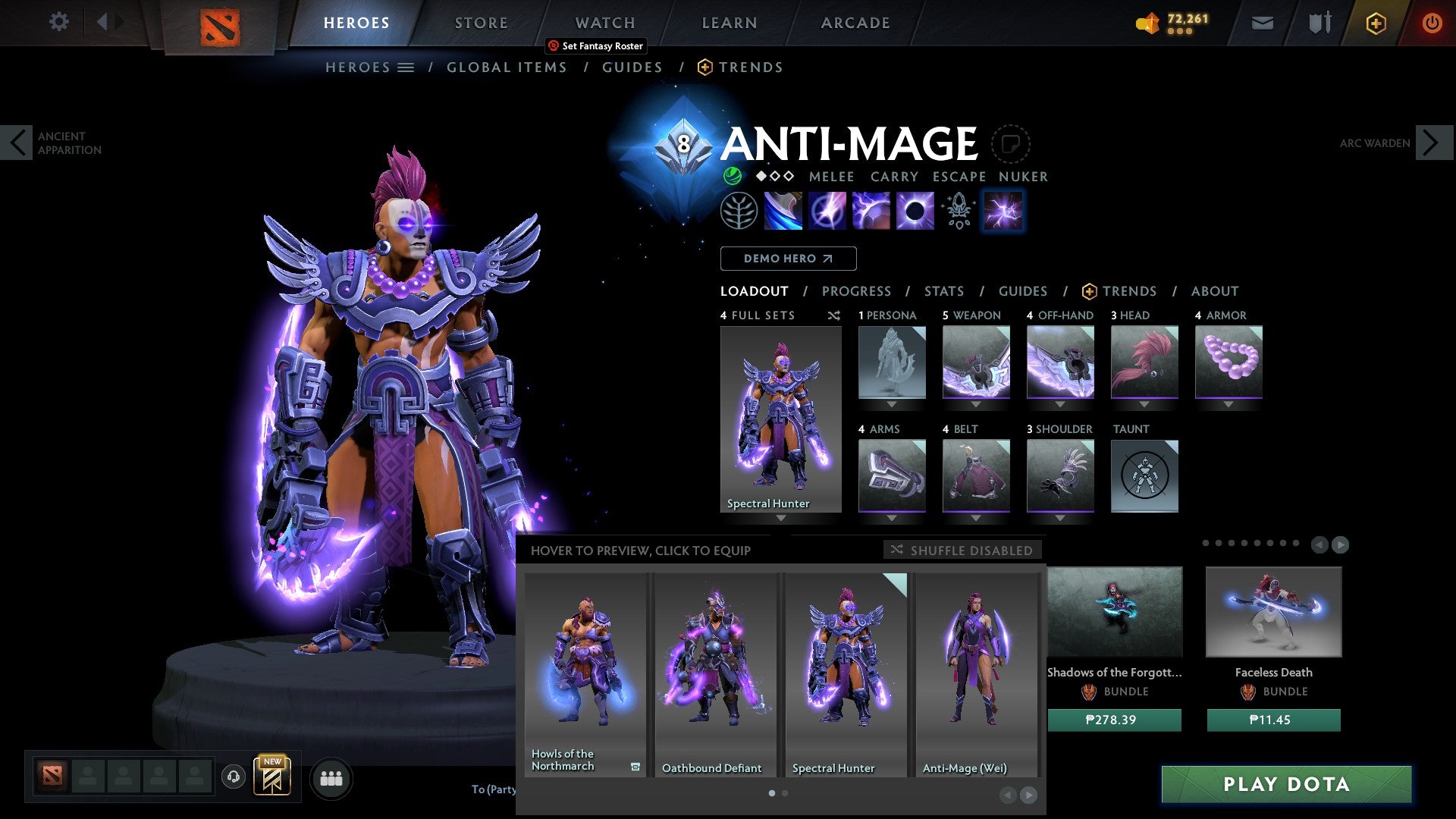Expand the Heroes hamburger menu
Viewport: 1456px width, 819px height.
click(405, 67)
